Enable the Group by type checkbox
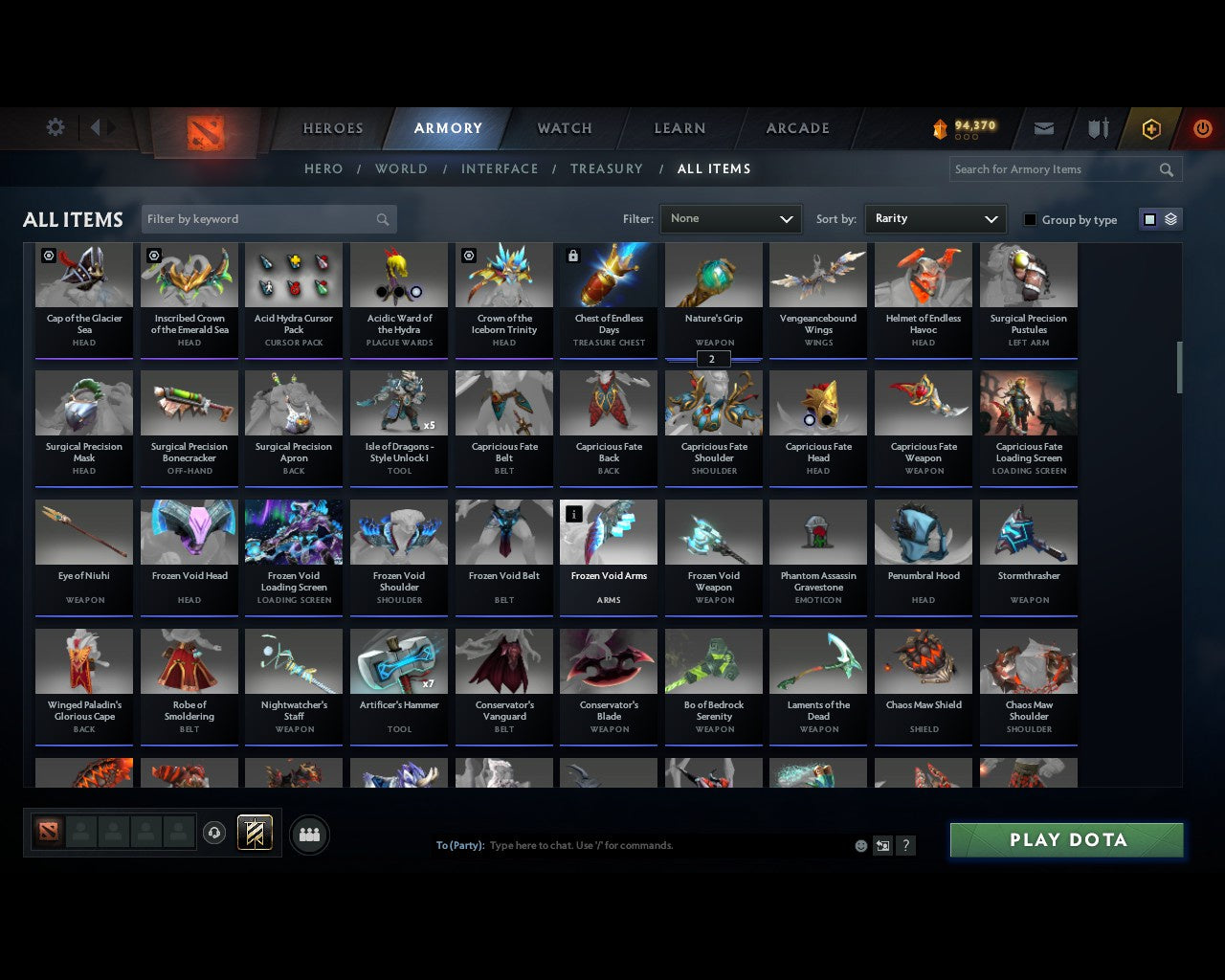Image resolution: width=1225 pixels, height=980 pixels. pyautogui.click(x=1030, y=219)
